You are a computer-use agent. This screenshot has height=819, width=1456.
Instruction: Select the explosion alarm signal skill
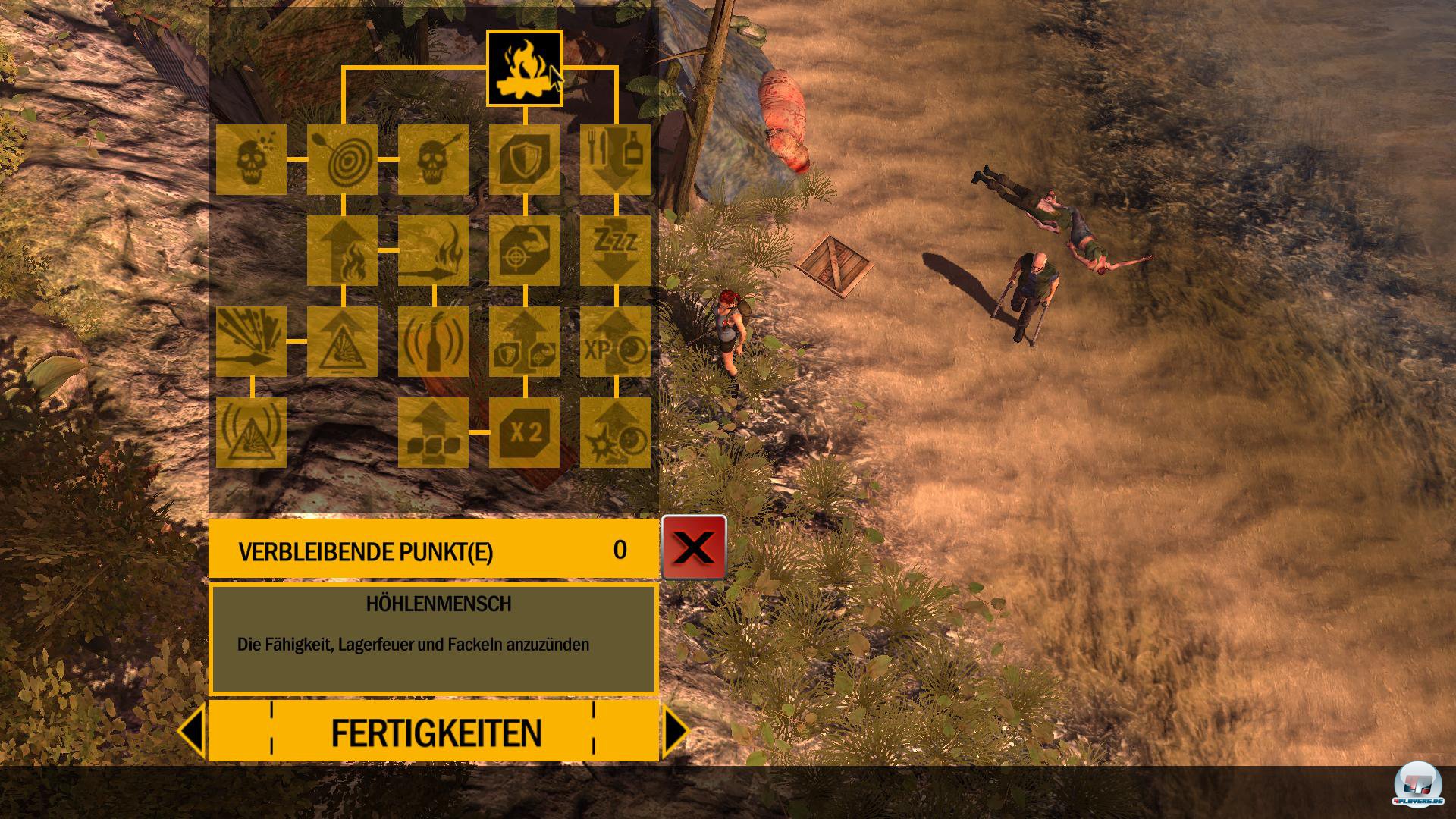(251, 432)
